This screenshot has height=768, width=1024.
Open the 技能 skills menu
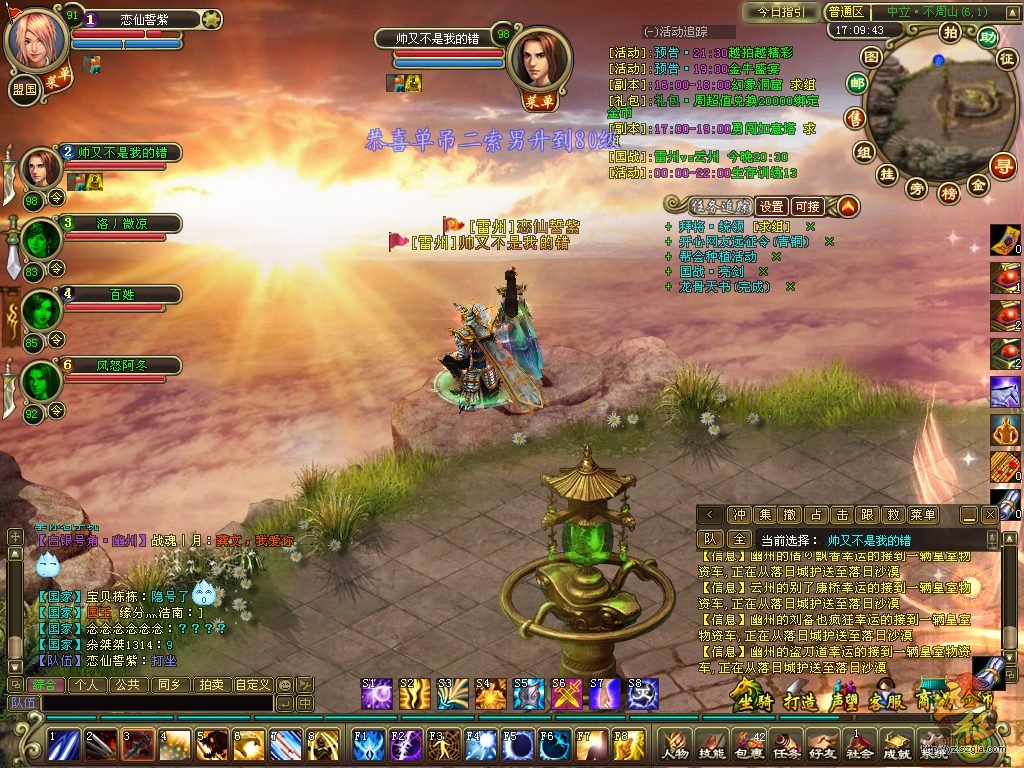[x=711, y=745]
